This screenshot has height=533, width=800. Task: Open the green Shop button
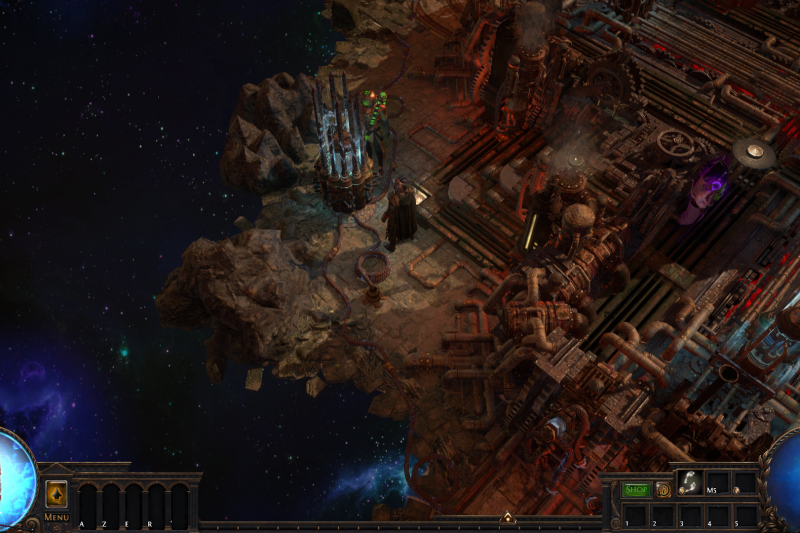636,490
